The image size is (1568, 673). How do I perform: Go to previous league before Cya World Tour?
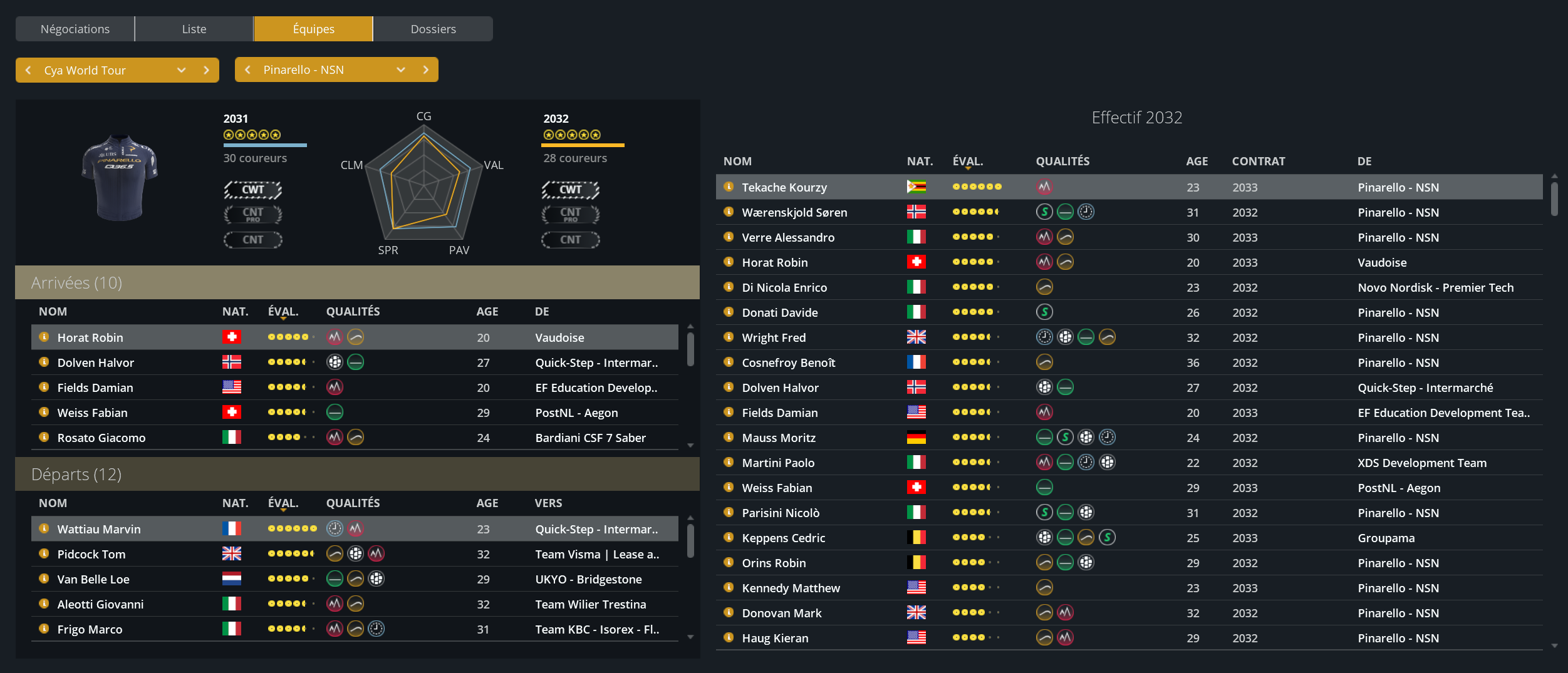(28, 70)
